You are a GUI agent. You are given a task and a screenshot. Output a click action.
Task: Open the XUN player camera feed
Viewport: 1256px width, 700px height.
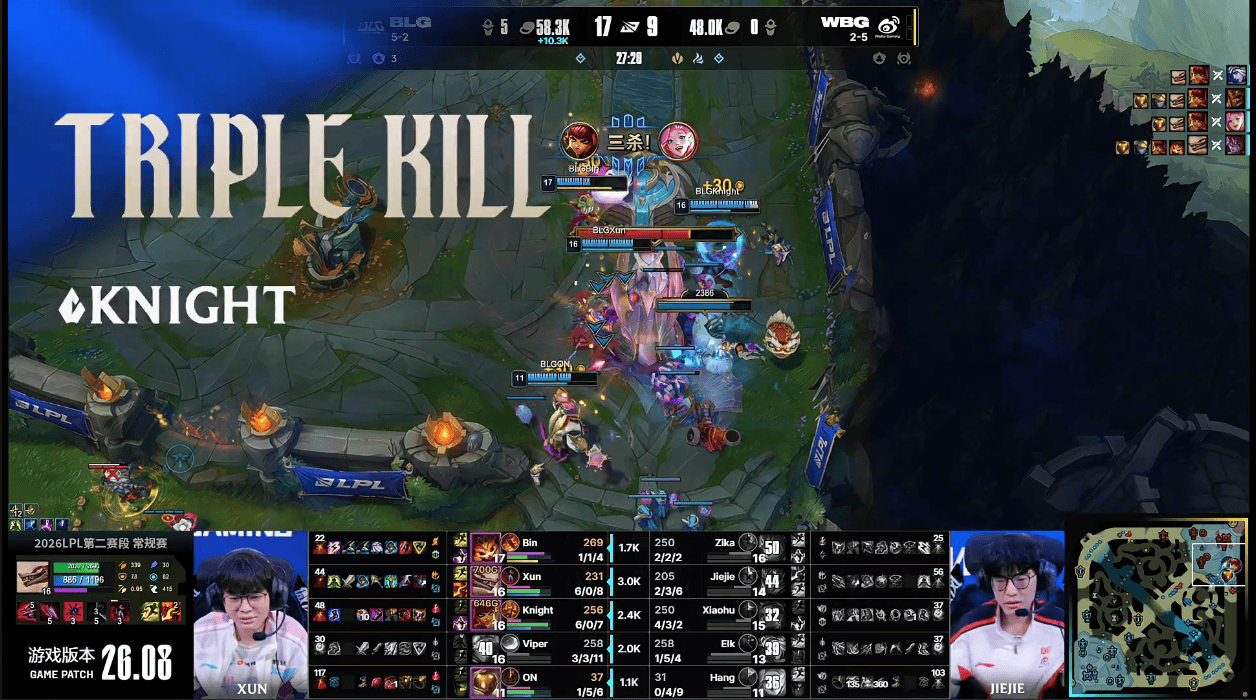(x=251, y=614)
